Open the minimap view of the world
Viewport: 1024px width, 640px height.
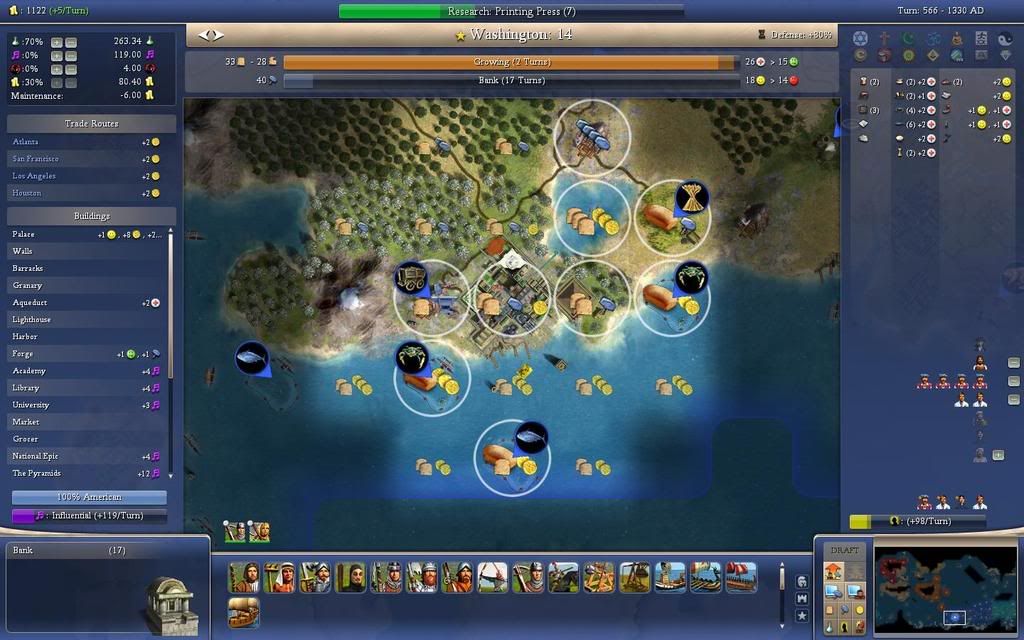click(x=945, y=588)
